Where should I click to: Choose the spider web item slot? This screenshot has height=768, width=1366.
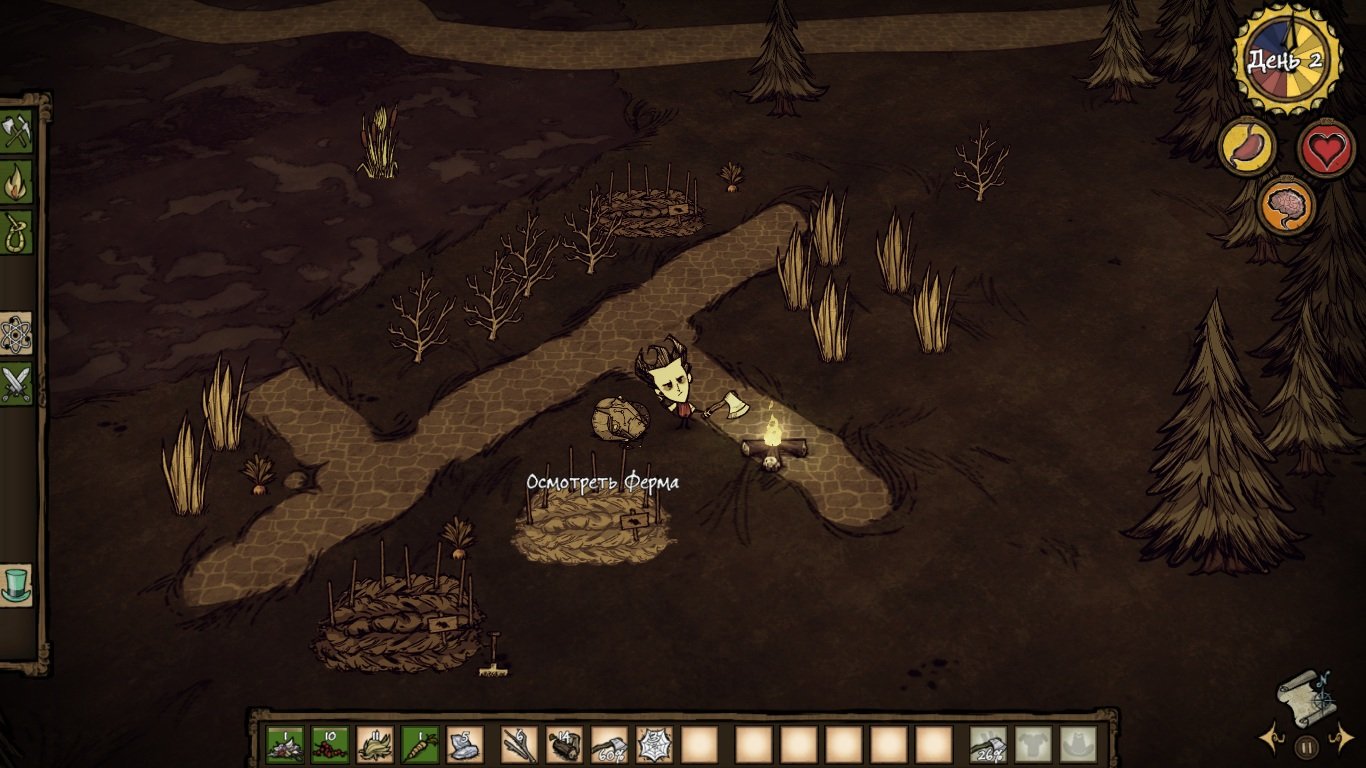pyautogui.click(x=655, y=744)
